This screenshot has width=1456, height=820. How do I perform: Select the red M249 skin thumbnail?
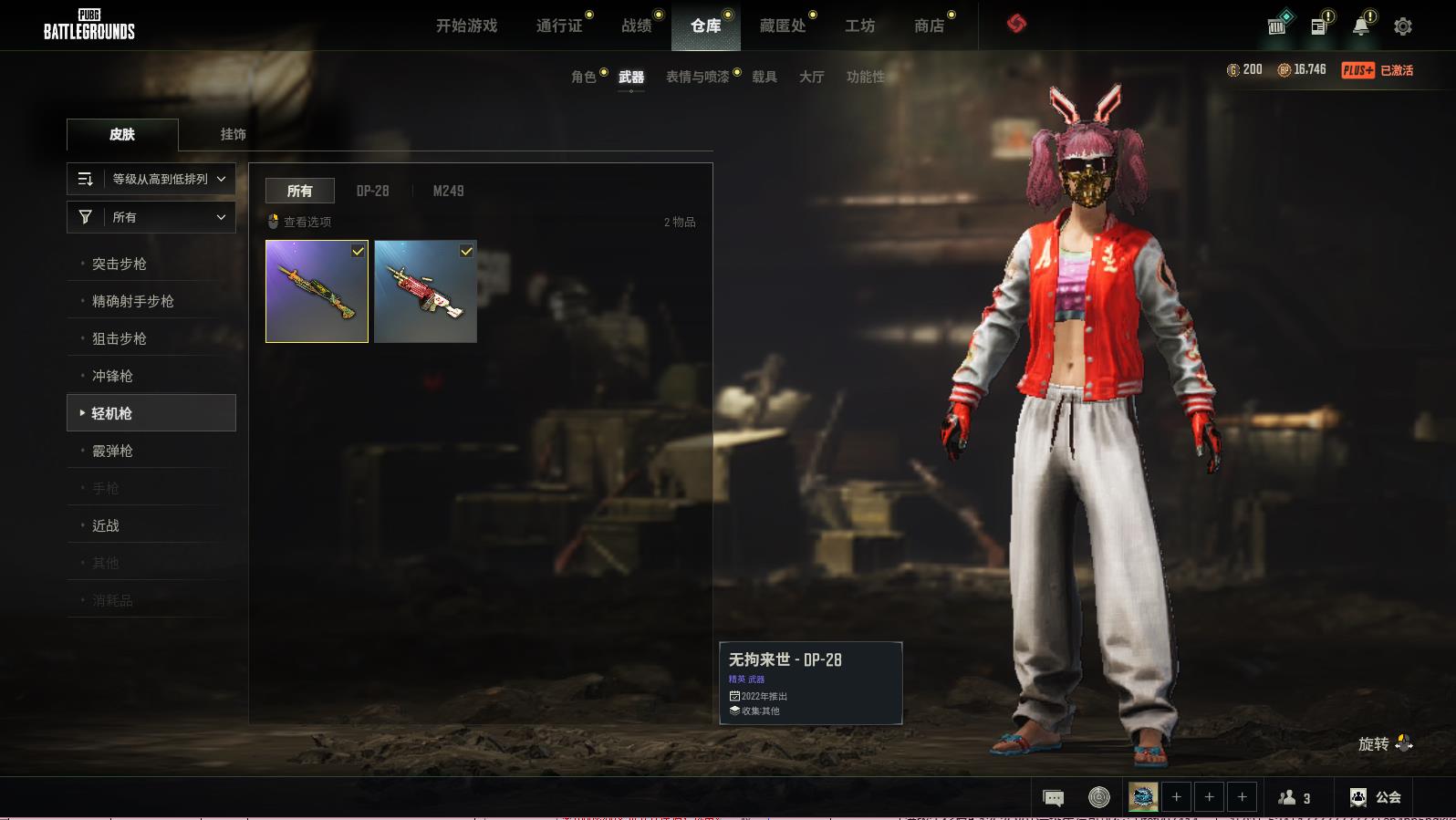[425, 292]
